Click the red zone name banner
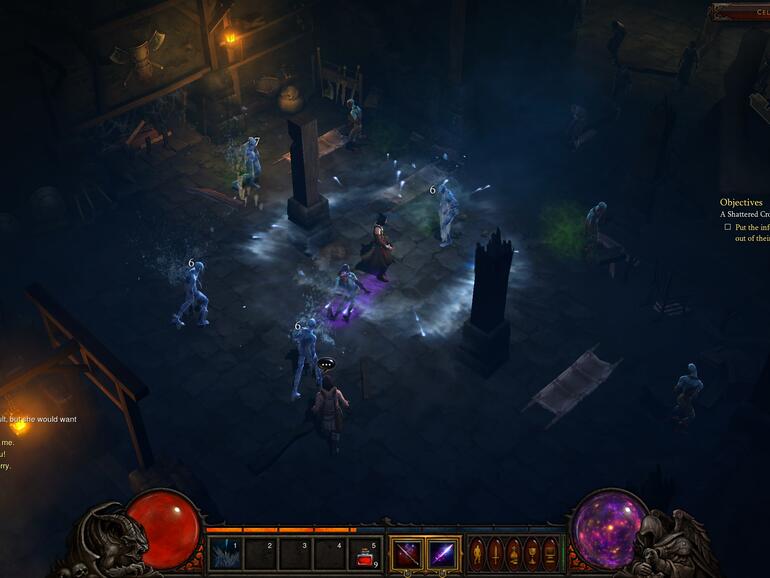Screen dimensions: 770x578 pos(741,12)
